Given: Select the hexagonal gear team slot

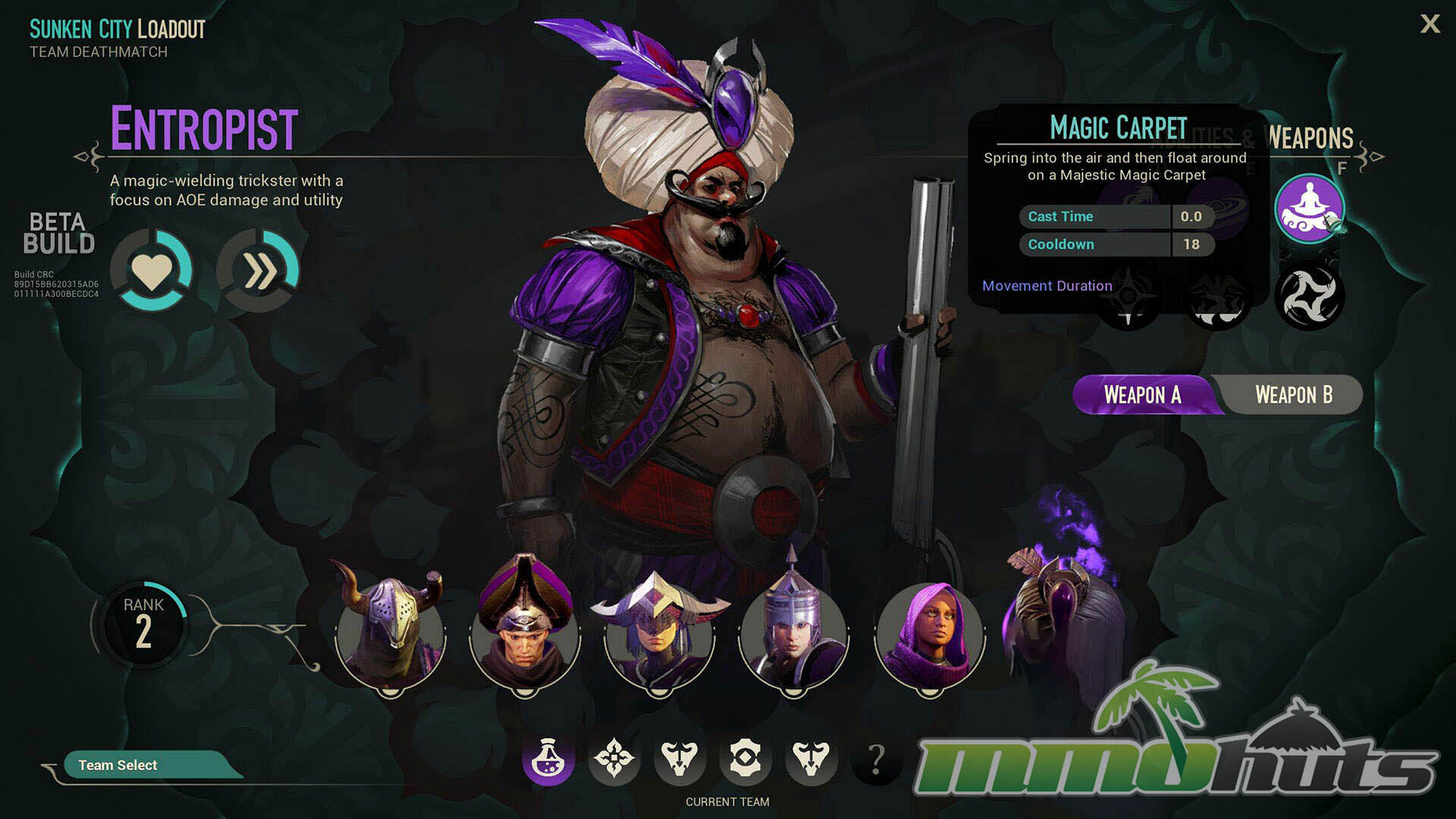Looking at the screenshot, I should [x=745, y=758].
